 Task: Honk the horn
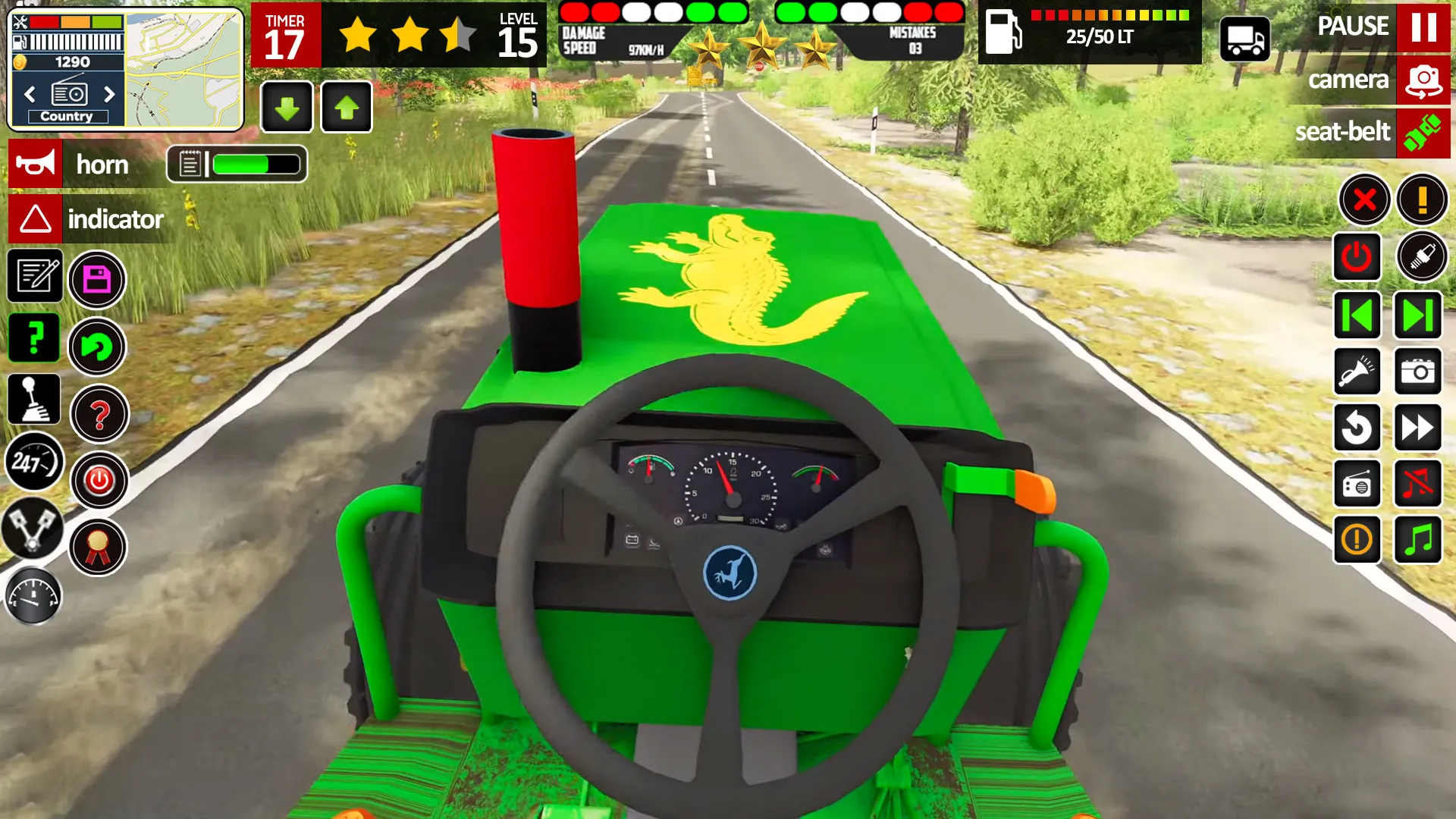35,164
